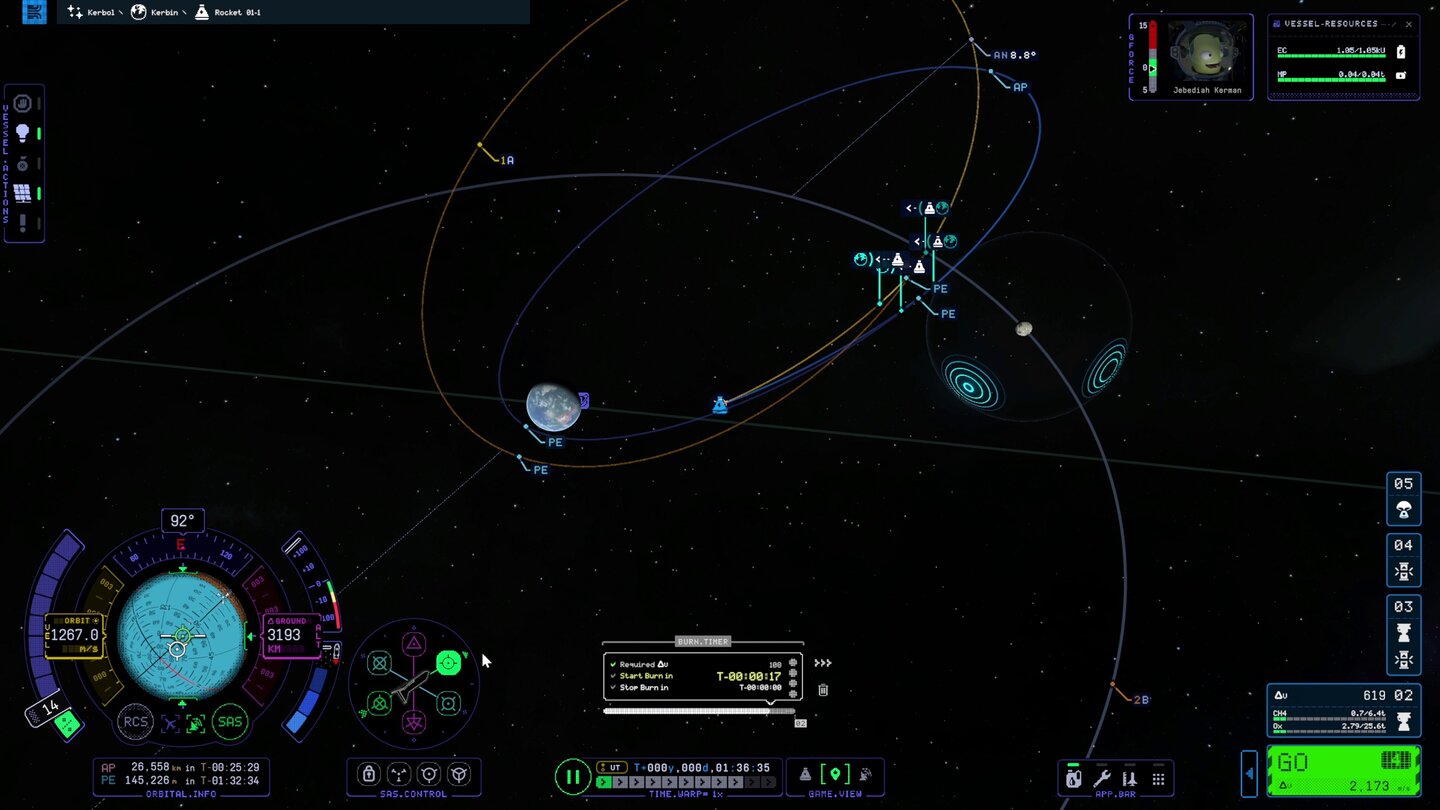Image resolution: width=1440 pixels, height=810 pixels.
Task: Pause the game with the pause control
Action: point(573,776)
